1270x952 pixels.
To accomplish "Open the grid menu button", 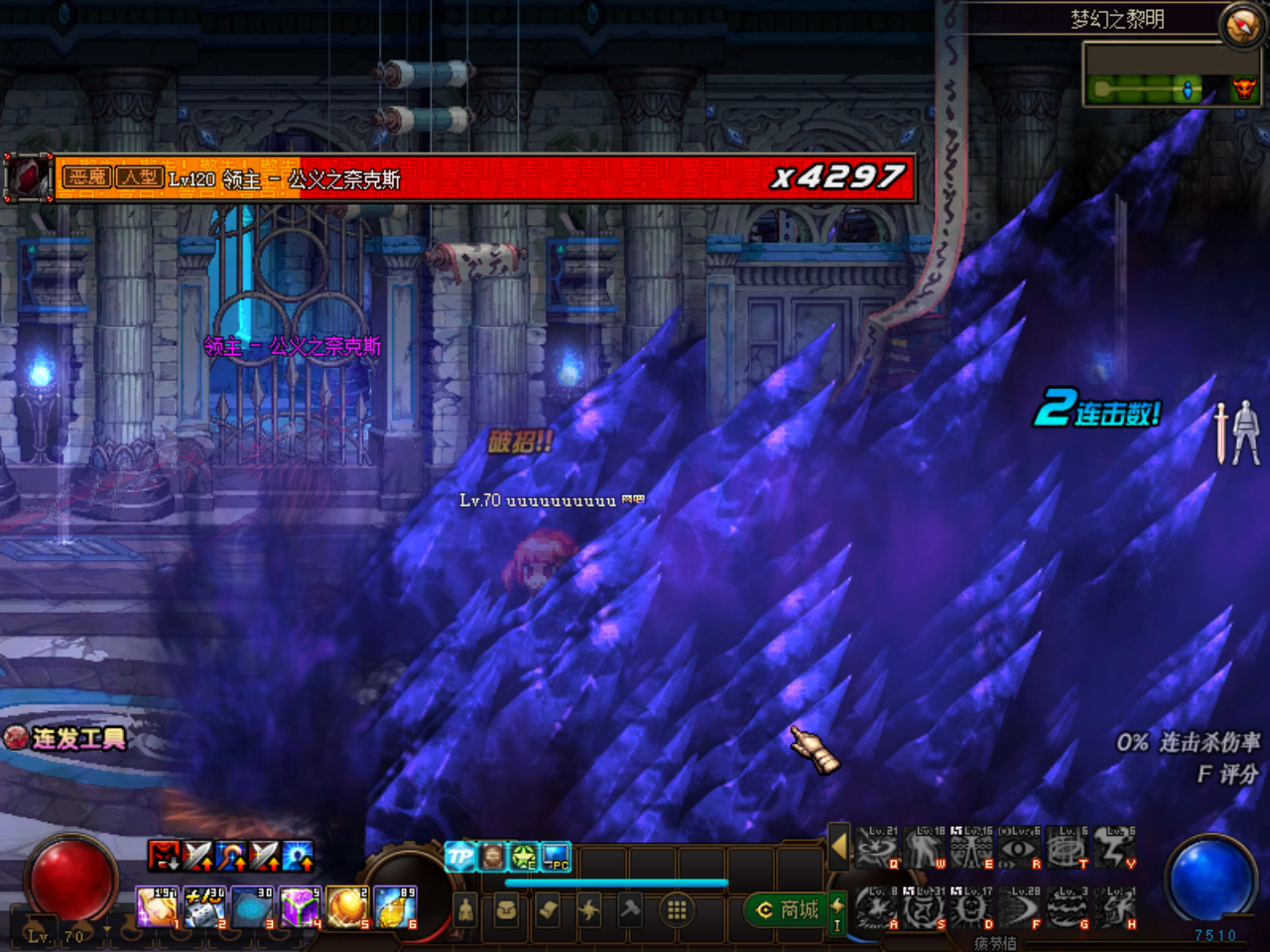I will coord(677,909).
